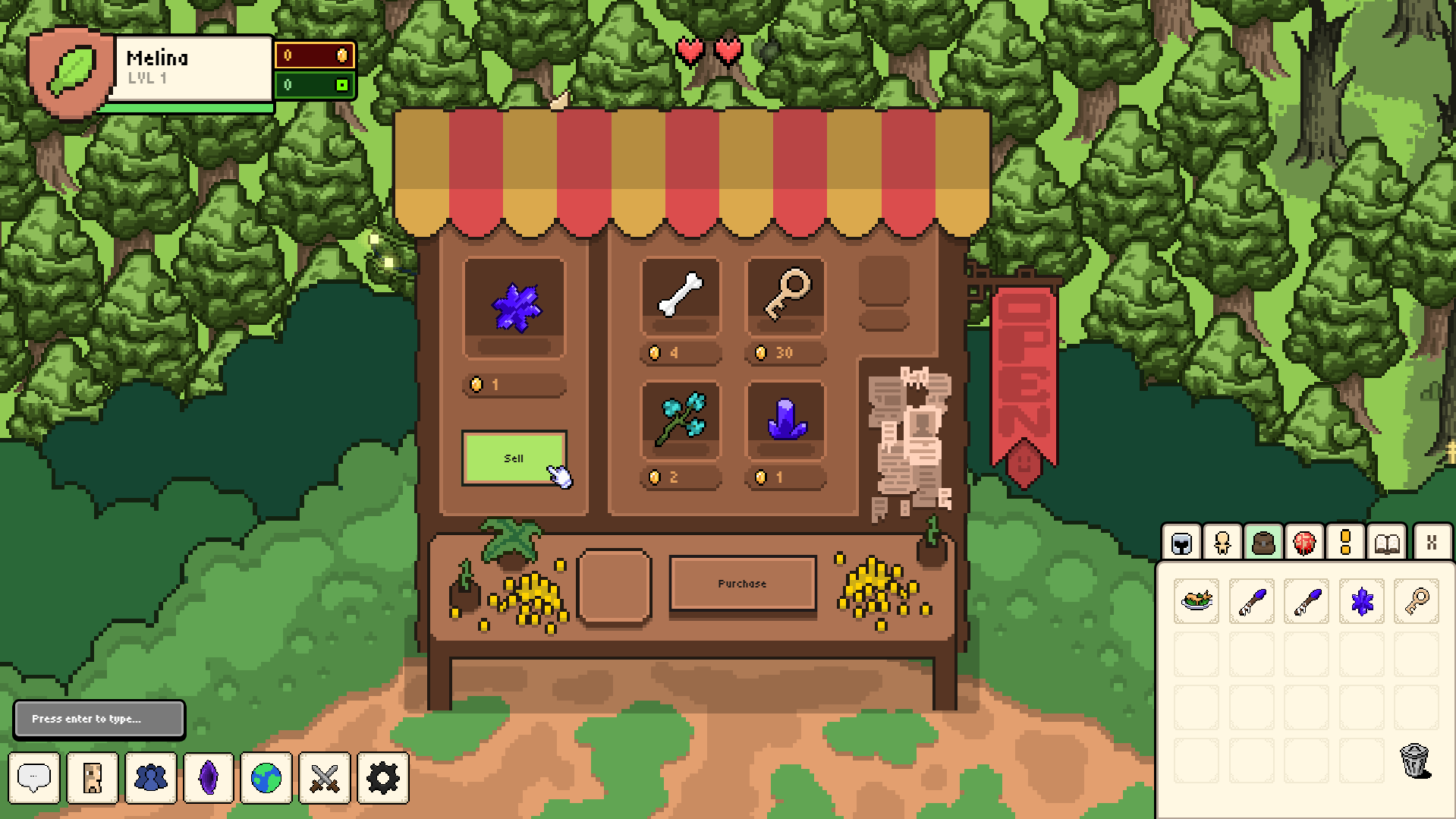Select the blue star gem in sell slot

pyautogui.click(x=514, y=307)
